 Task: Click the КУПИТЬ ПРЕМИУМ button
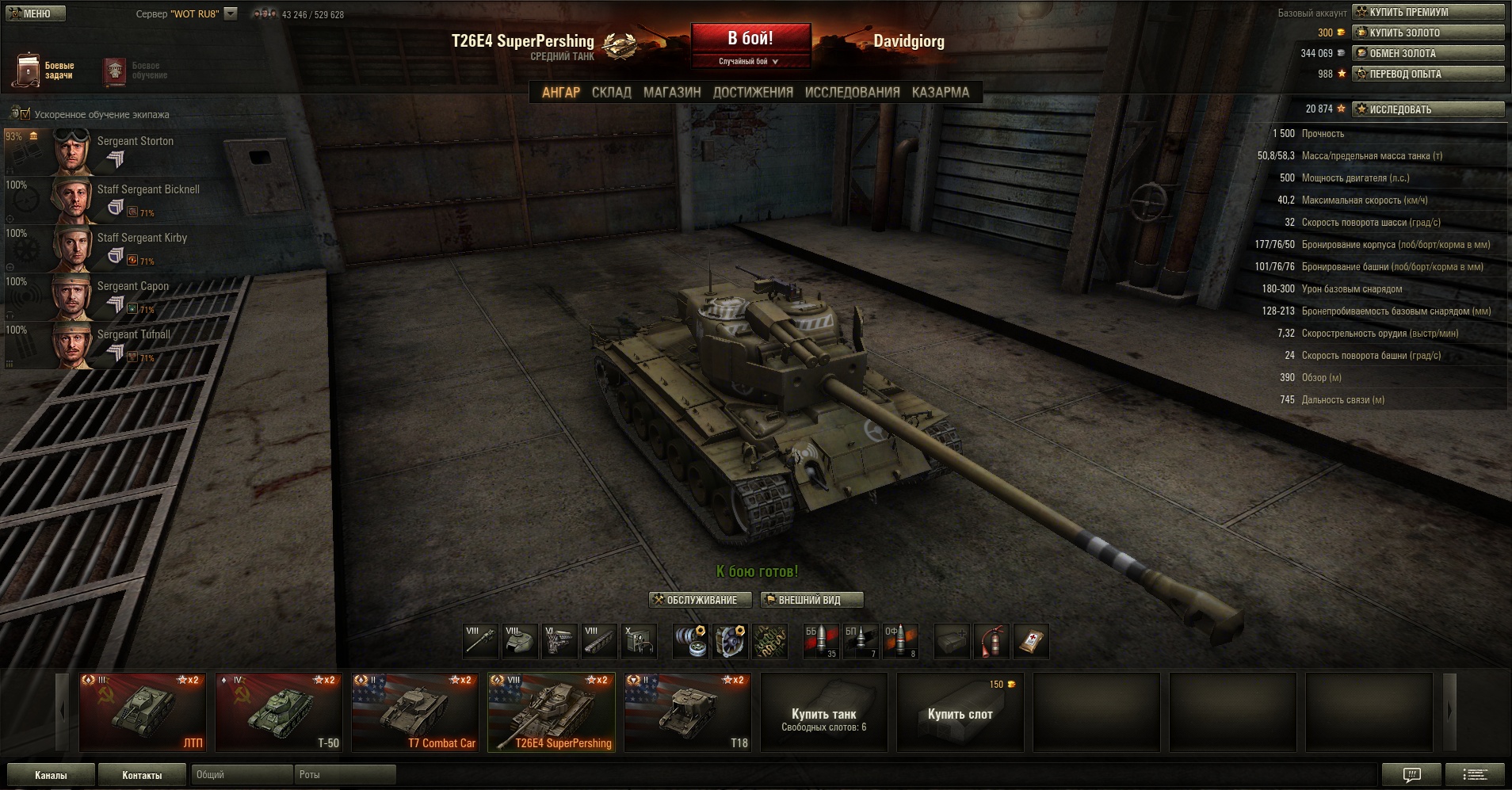(1428, 12)
